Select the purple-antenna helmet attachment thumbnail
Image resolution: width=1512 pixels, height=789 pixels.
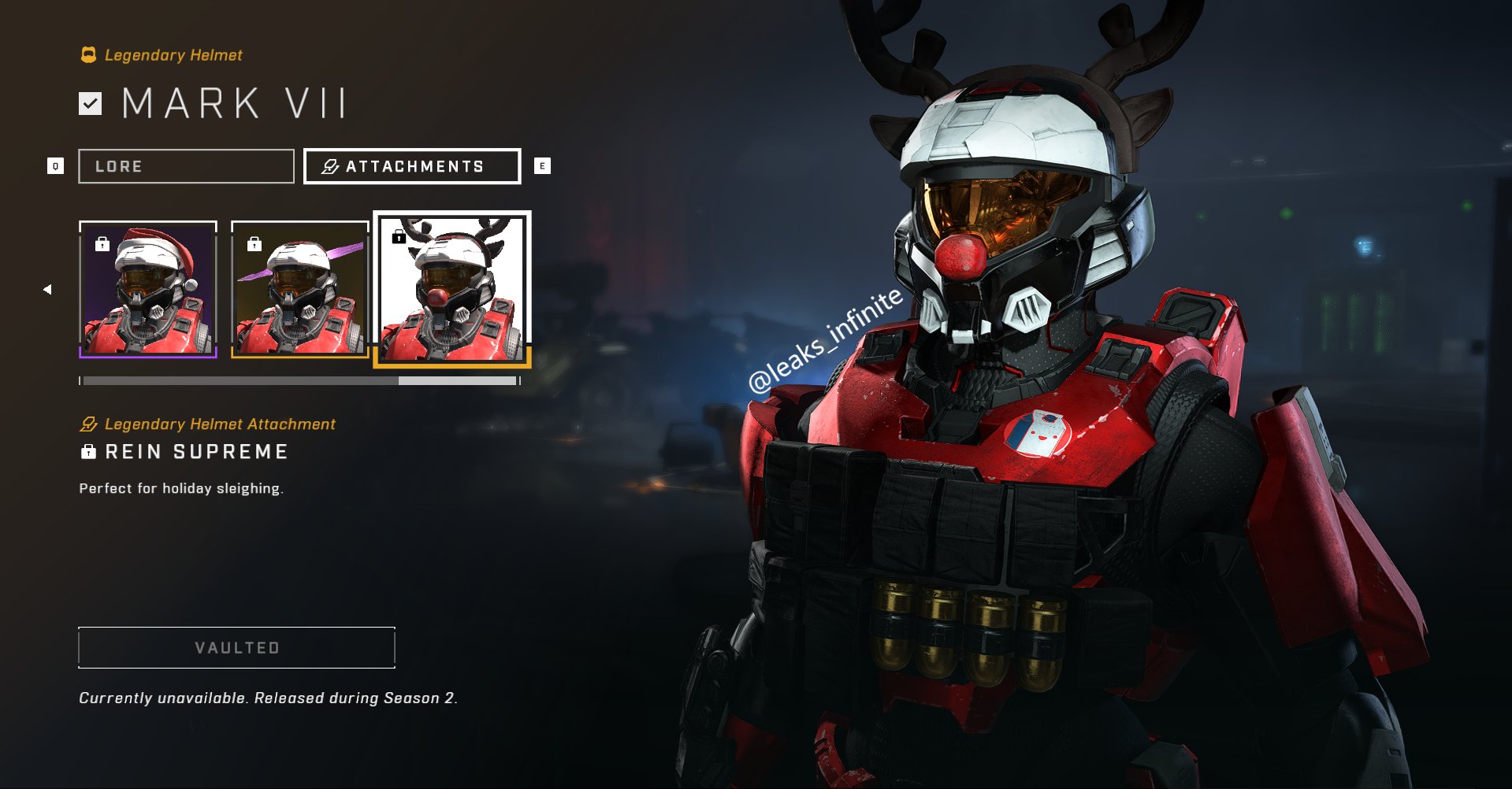click(x=299, y=291)
